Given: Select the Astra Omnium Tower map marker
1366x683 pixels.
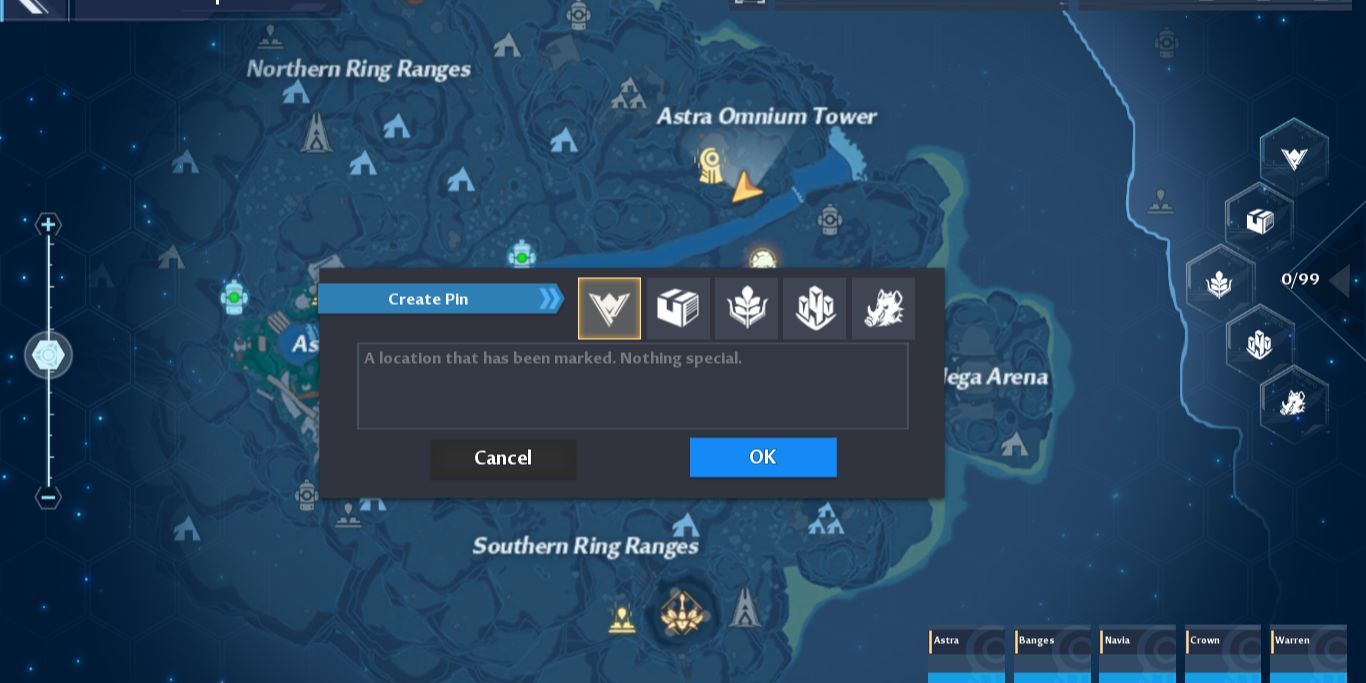Looking at the screenshot, I should click(712, 163).
